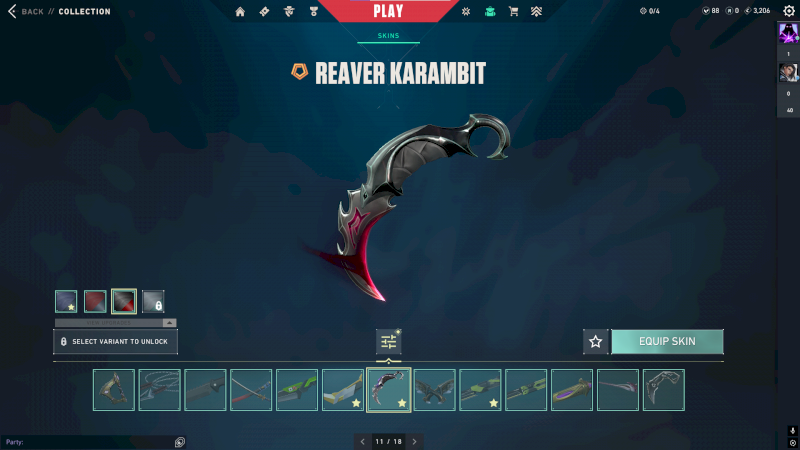
Task: Open the settings gear icon
Action: click(x=789, y=11)
